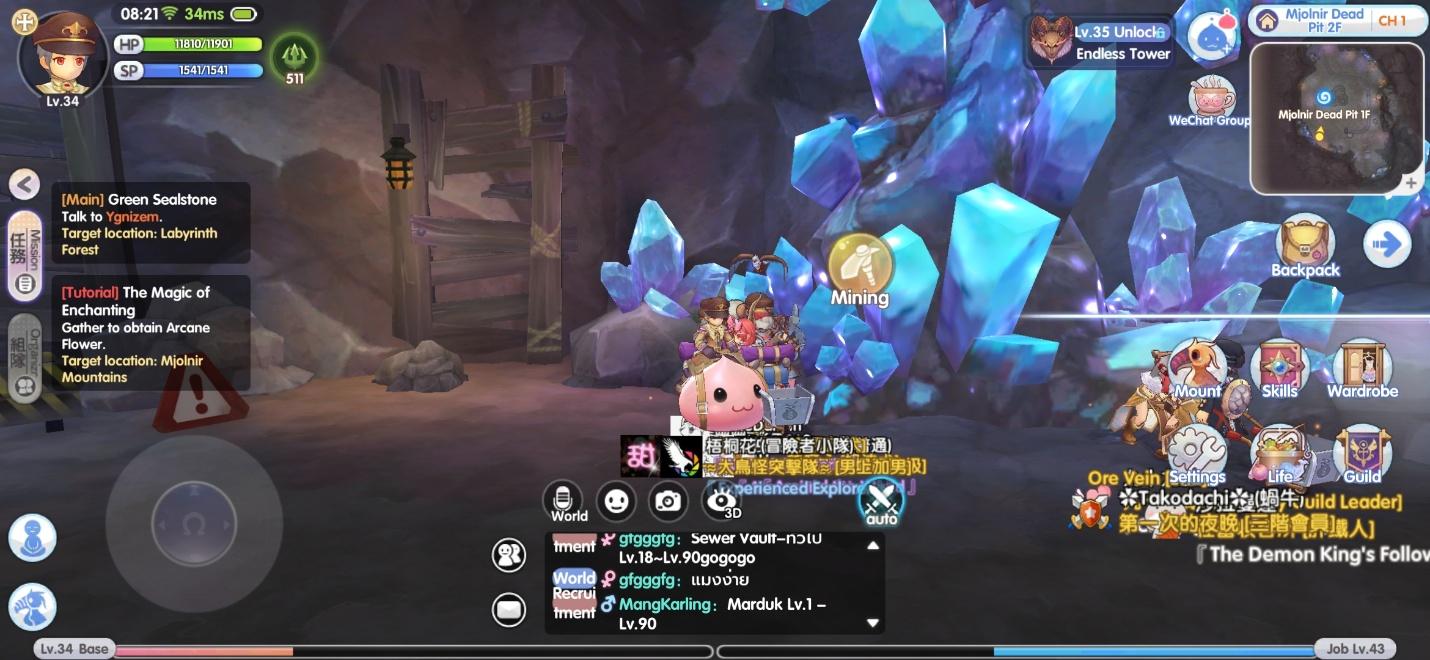Open the Settings gear menu

coord(1197,455)
